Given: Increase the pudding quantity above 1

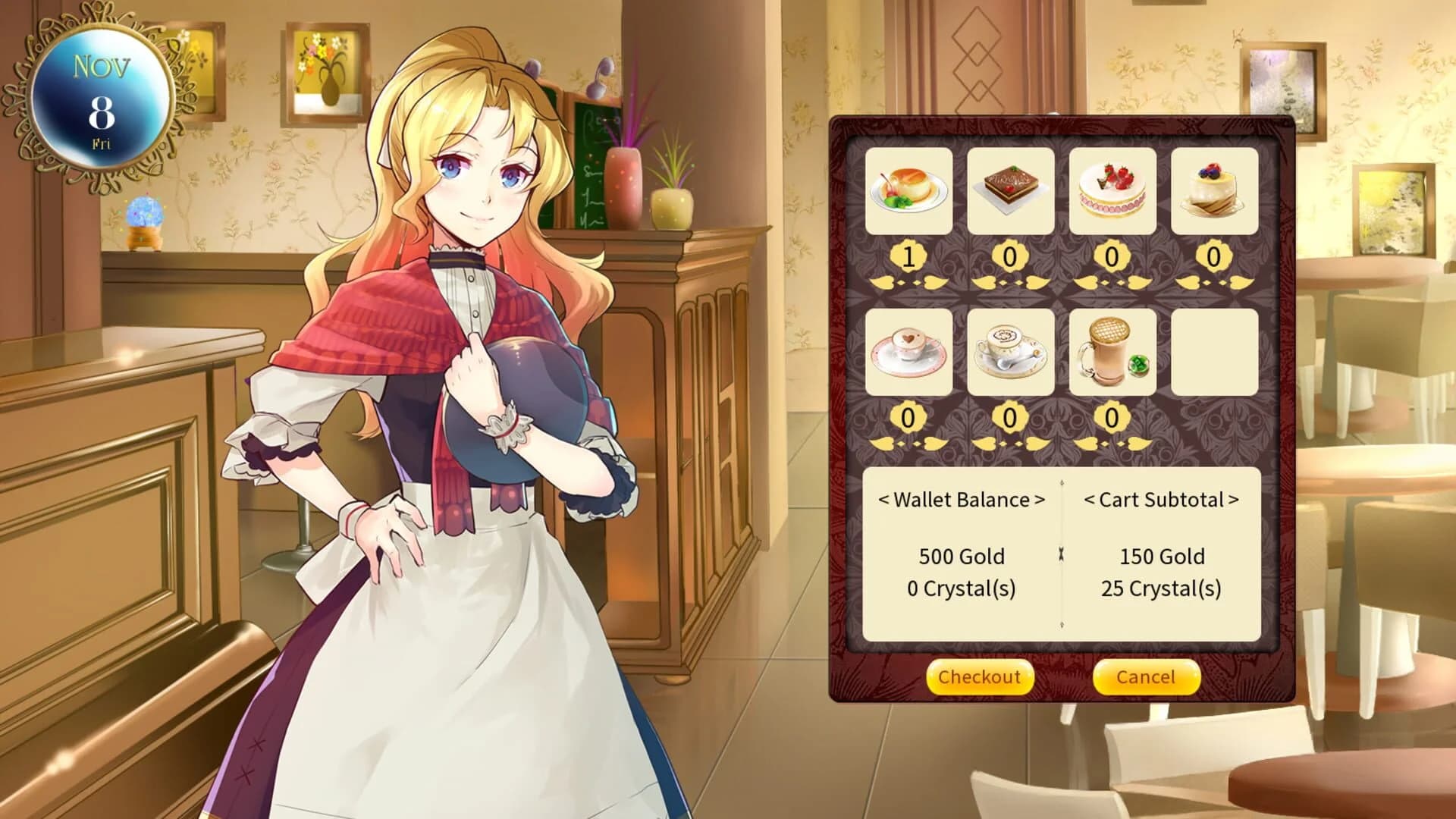Looking at the screenshot, I should point(934,284).
